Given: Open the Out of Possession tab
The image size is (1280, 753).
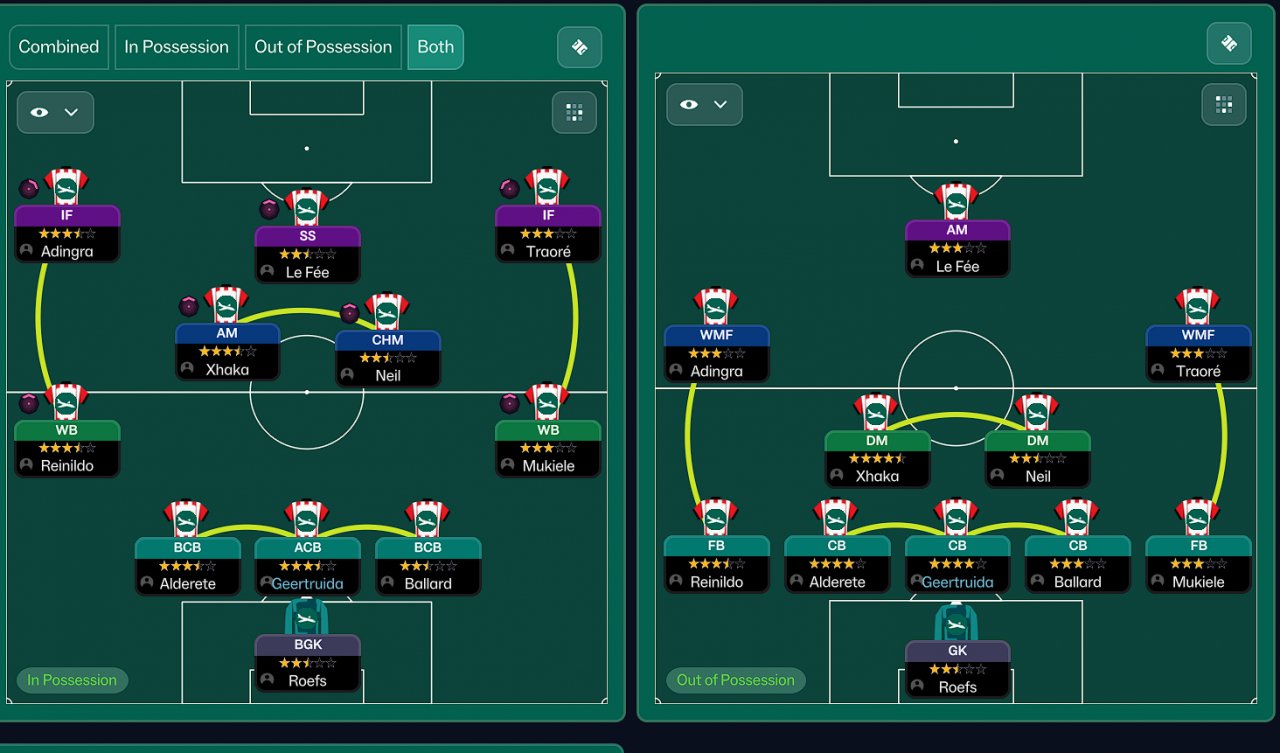Looking at the screenshot, I should [323, 47].
